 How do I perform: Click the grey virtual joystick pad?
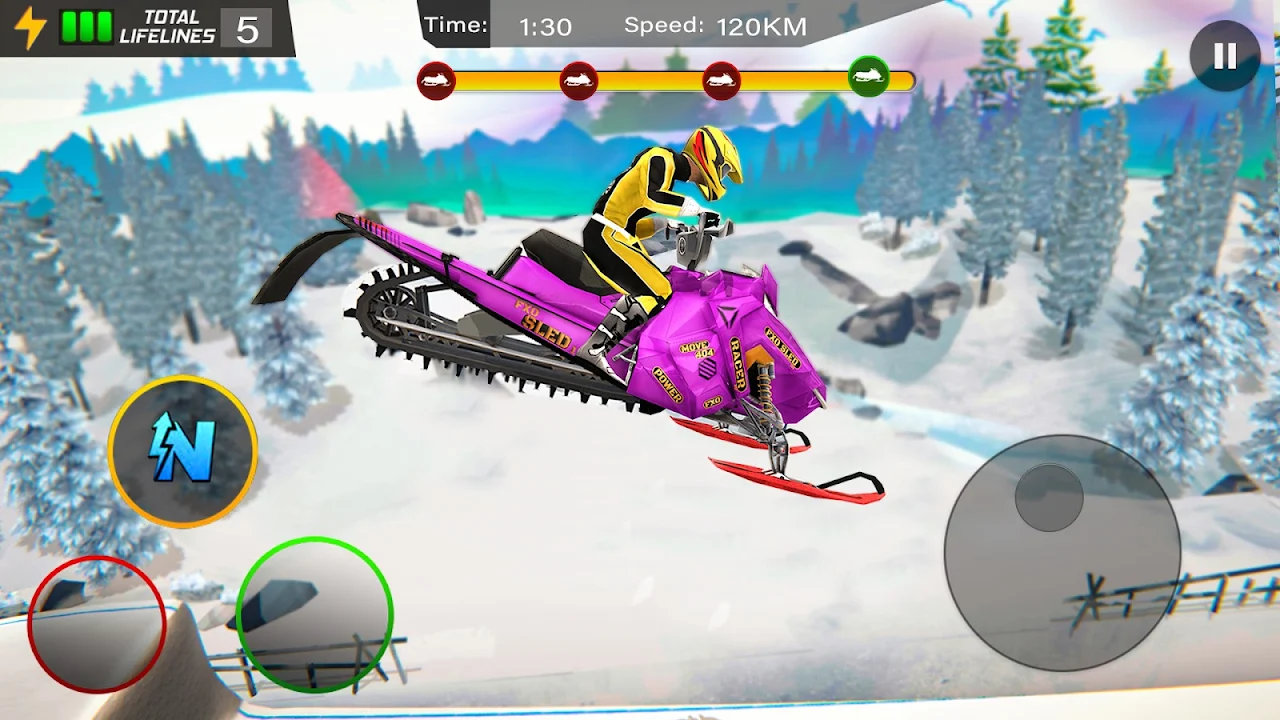(x=1062, y=553)
